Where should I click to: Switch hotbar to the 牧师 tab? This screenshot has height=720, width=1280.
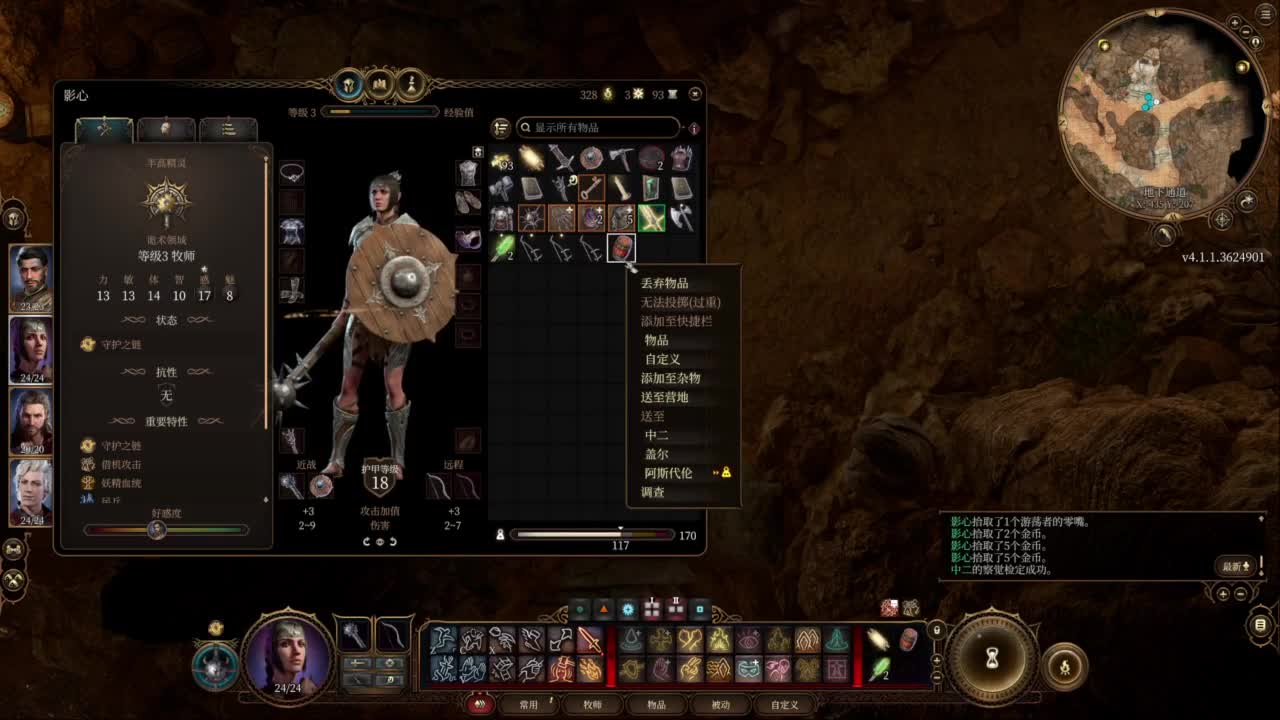(x=593, y=705)
